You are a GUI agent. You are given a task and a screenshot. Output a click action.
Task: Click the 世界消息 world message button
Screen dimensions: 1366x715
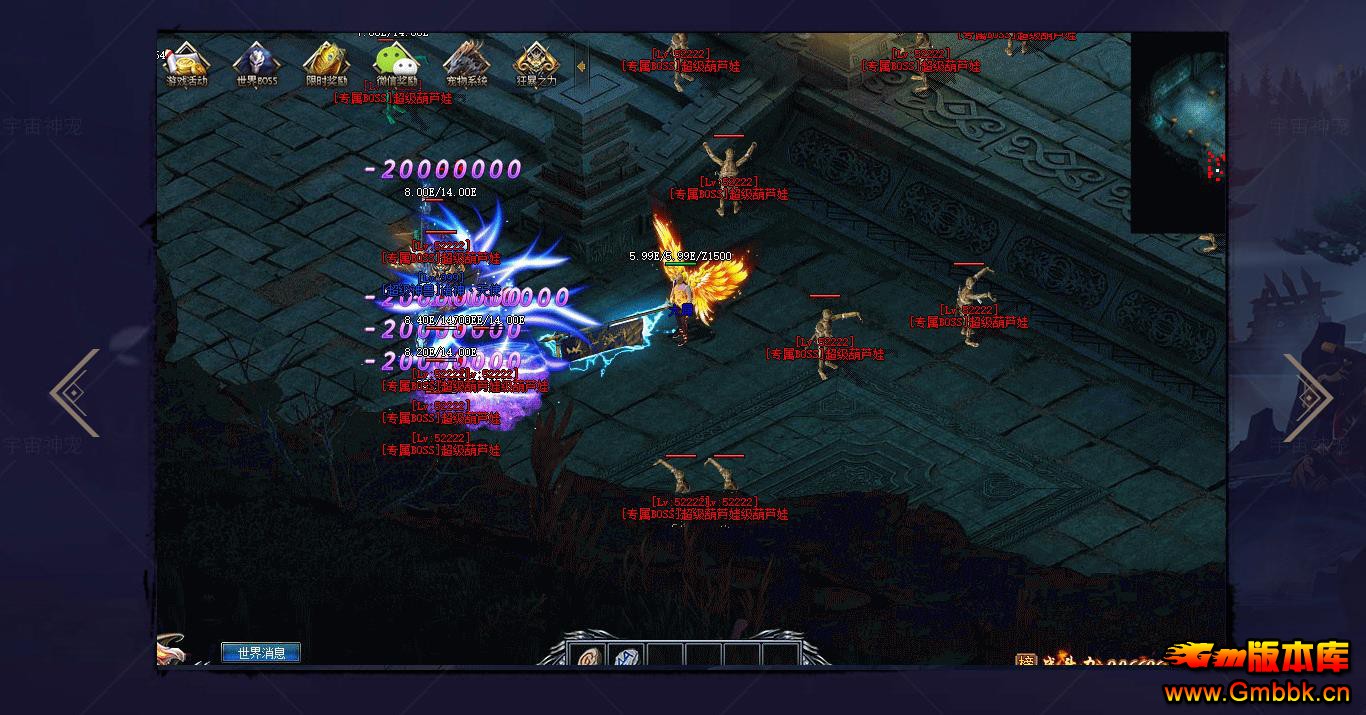[x=261, y=653]
